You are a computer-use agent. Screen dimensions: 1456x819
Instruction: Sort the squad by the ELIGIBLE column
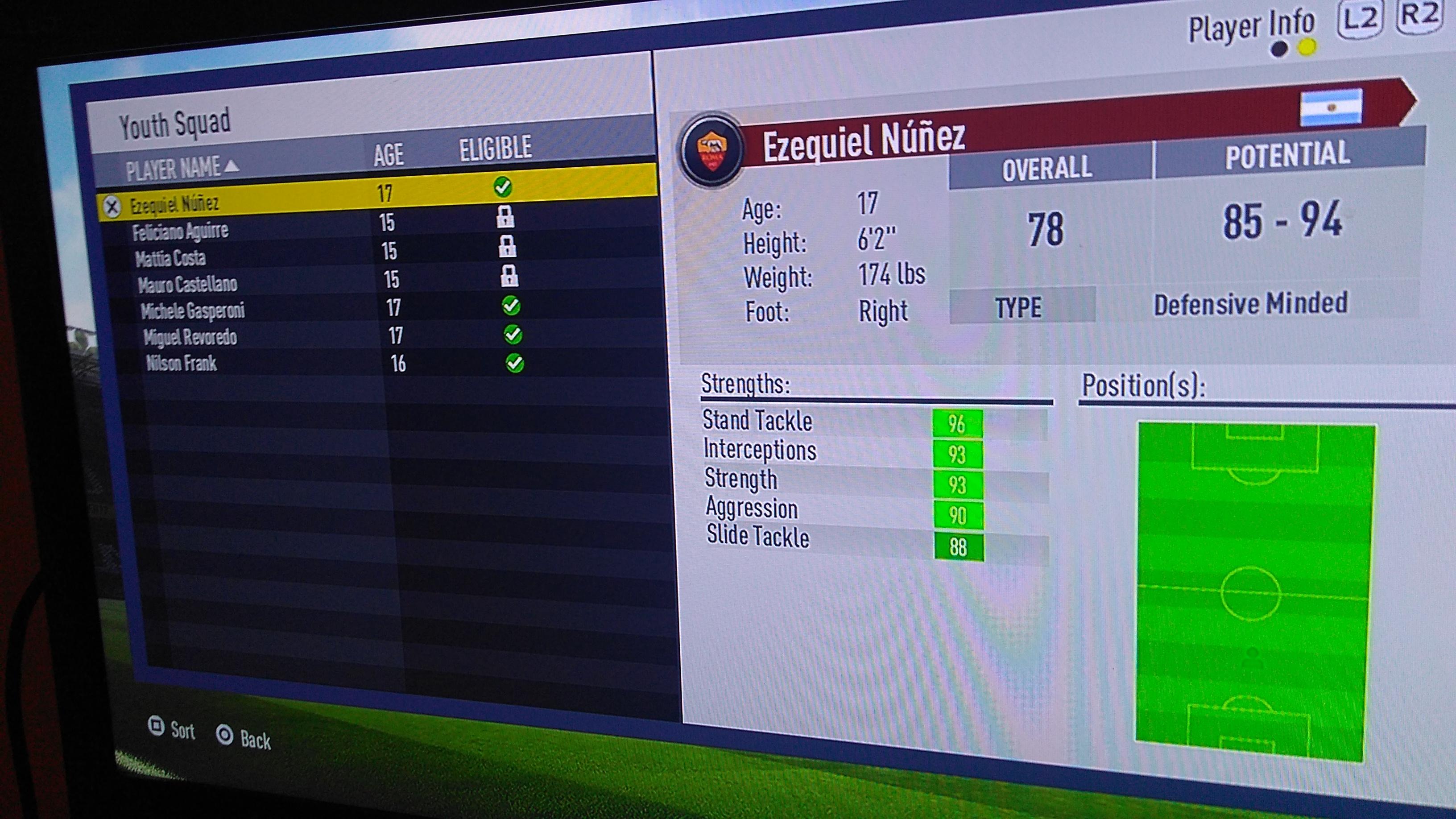pos(495,148)
